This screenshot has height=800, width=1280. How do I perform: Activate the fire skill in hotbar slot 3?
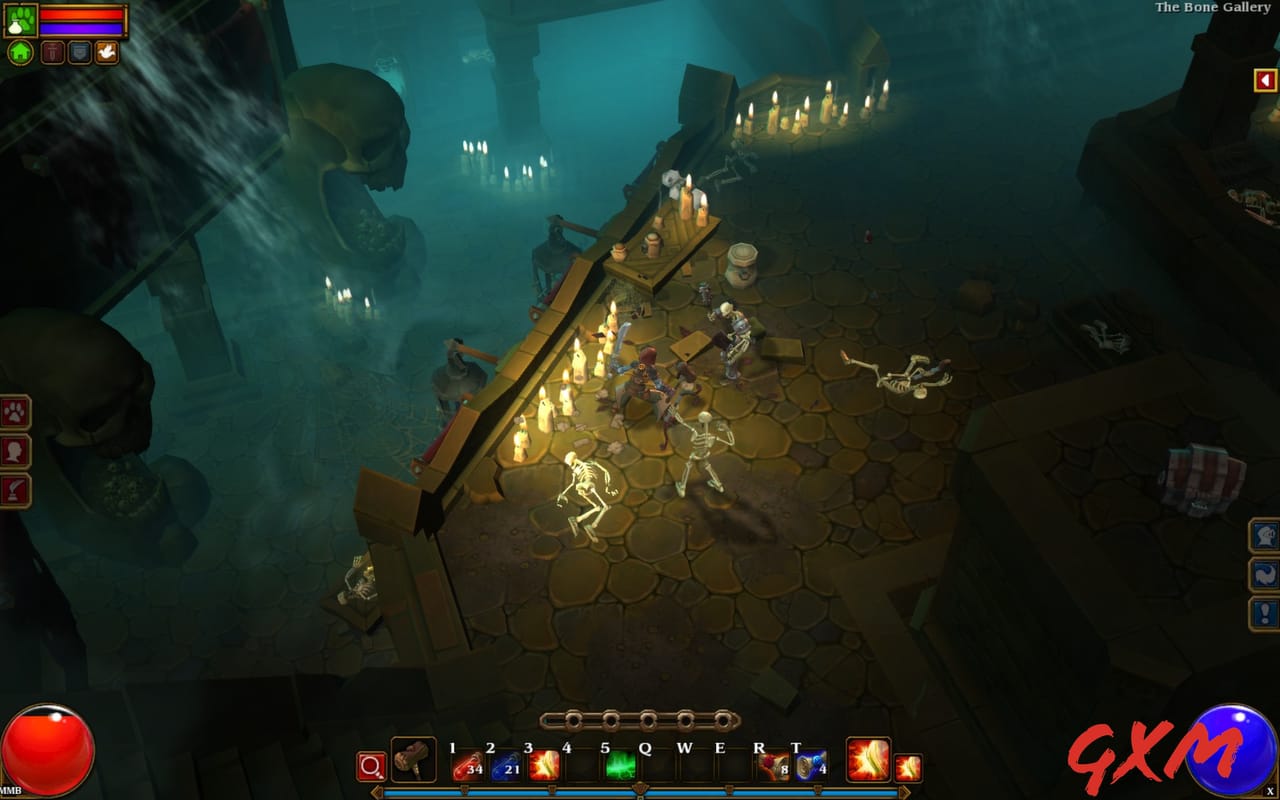(544, 765)
